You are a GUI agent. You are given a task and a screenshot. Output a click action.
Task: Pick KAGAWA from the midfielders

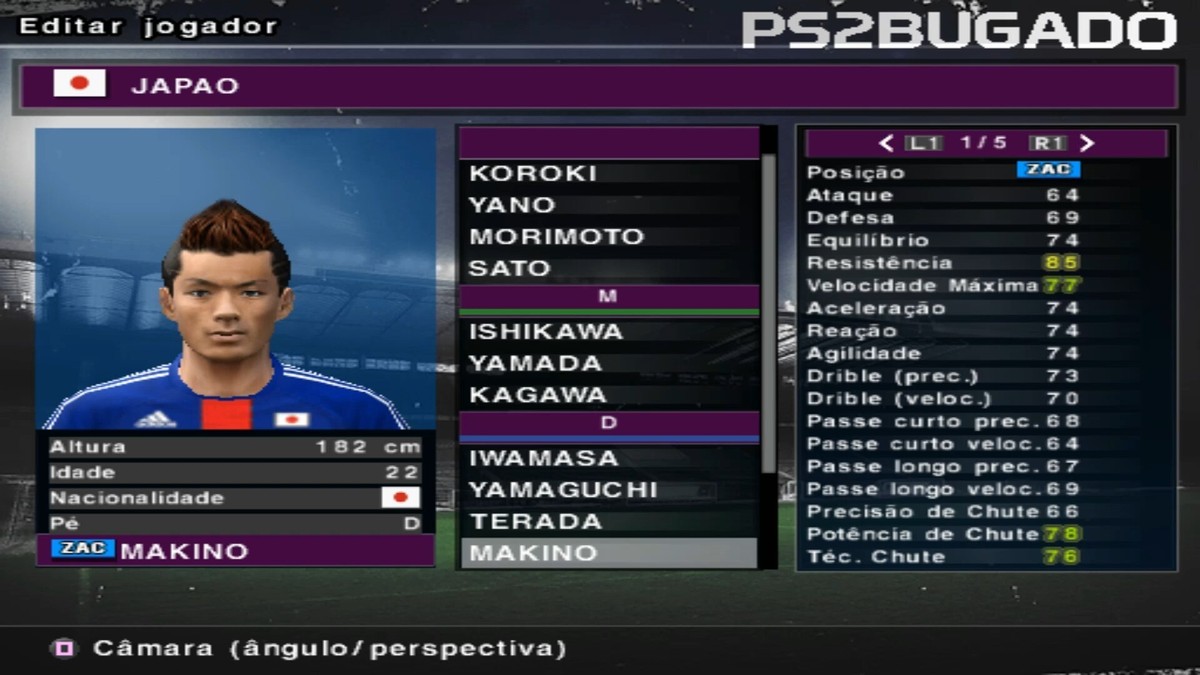[608, 395]
